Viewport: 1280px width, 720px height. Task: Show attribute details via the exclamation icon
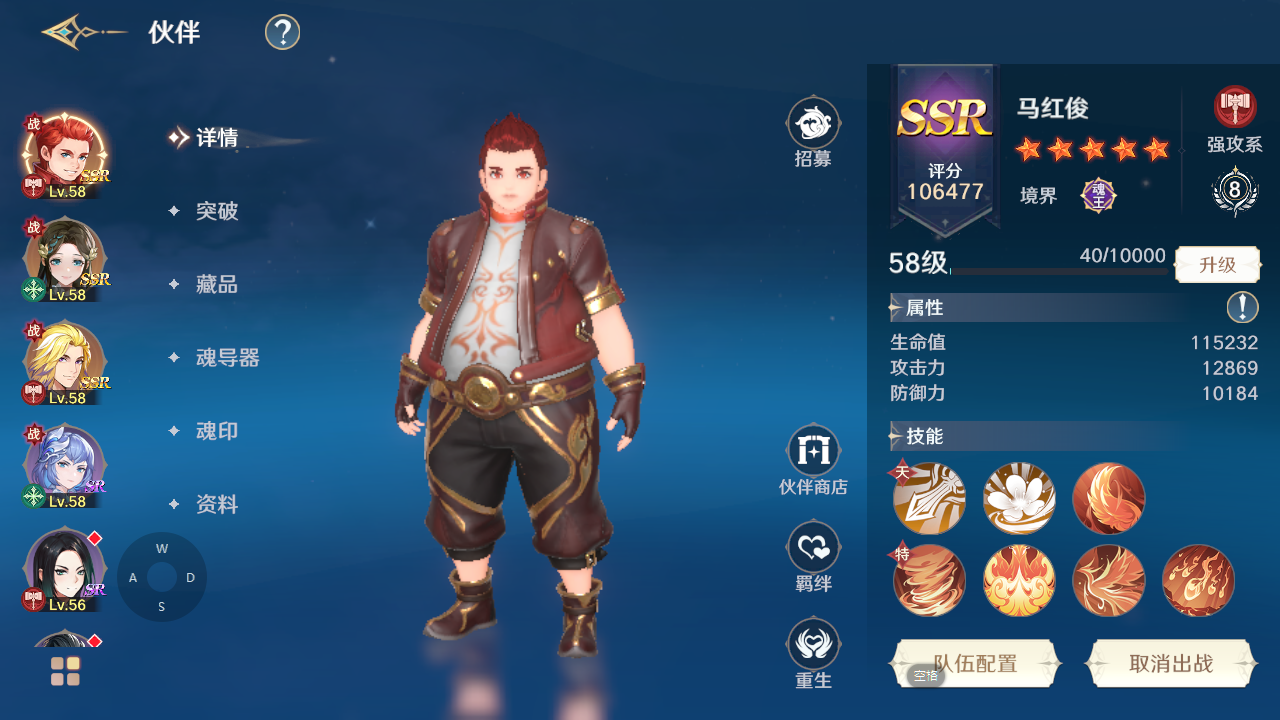[1242, 307]
